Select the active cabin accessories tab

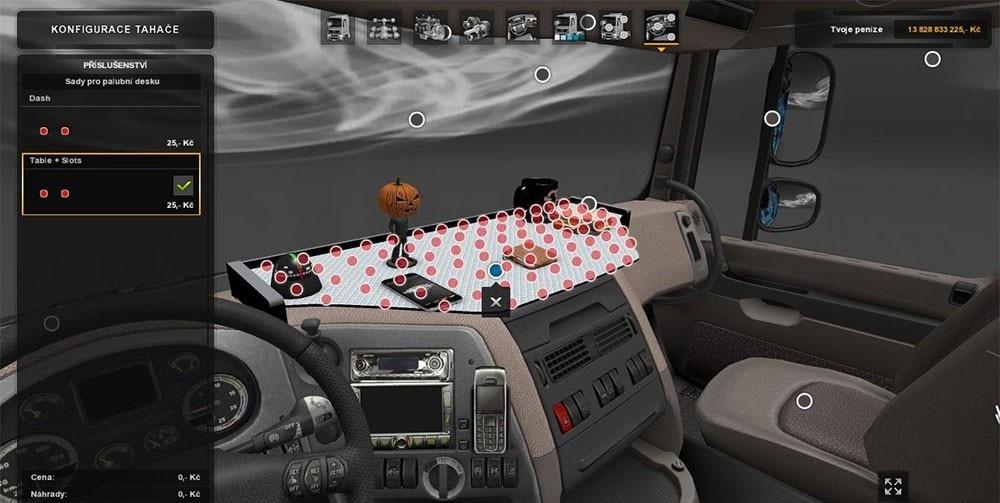(661, 26)
